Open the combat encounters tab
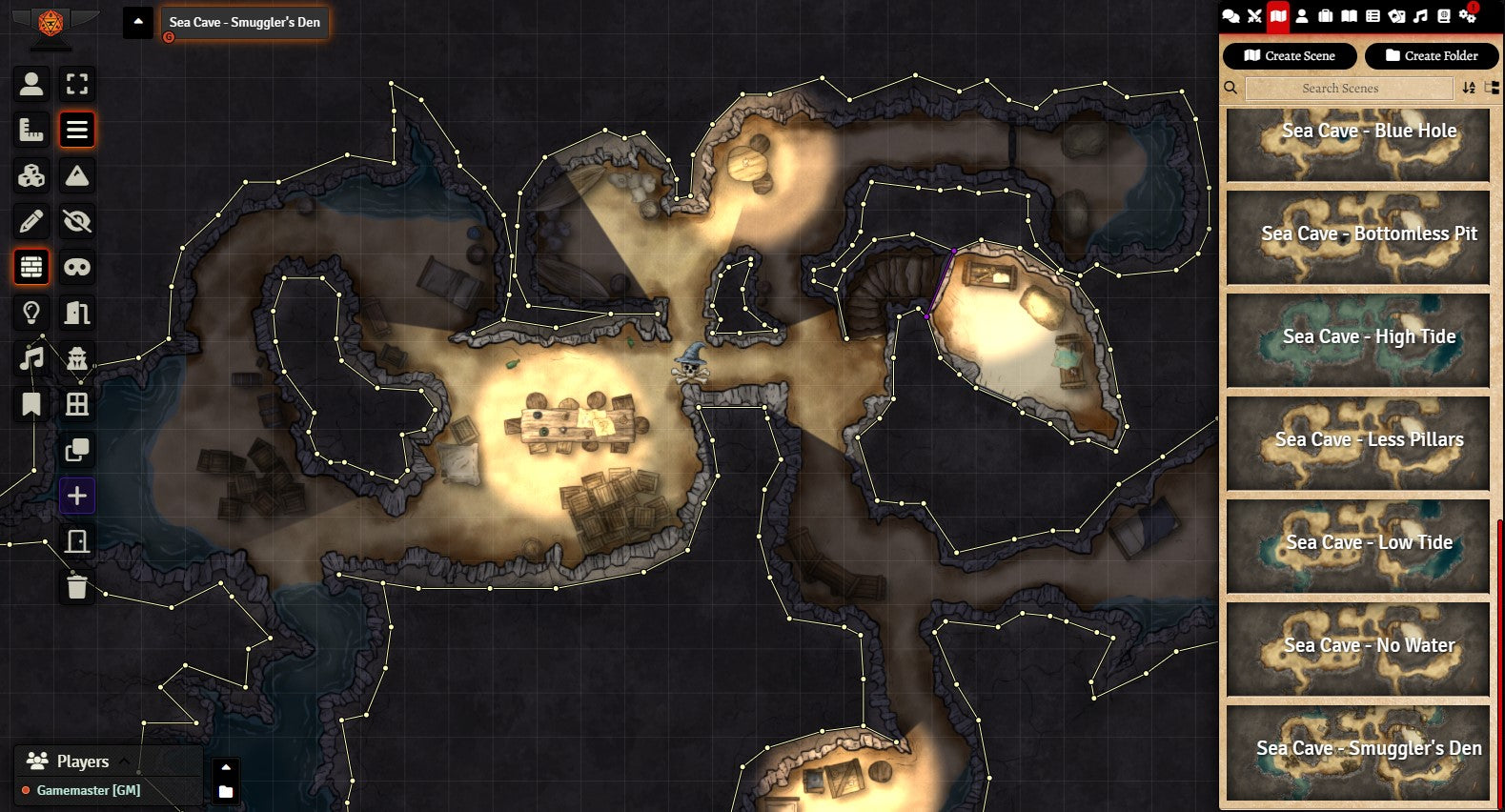The height and width of the screenshot is (812, 1505). 1254,15
